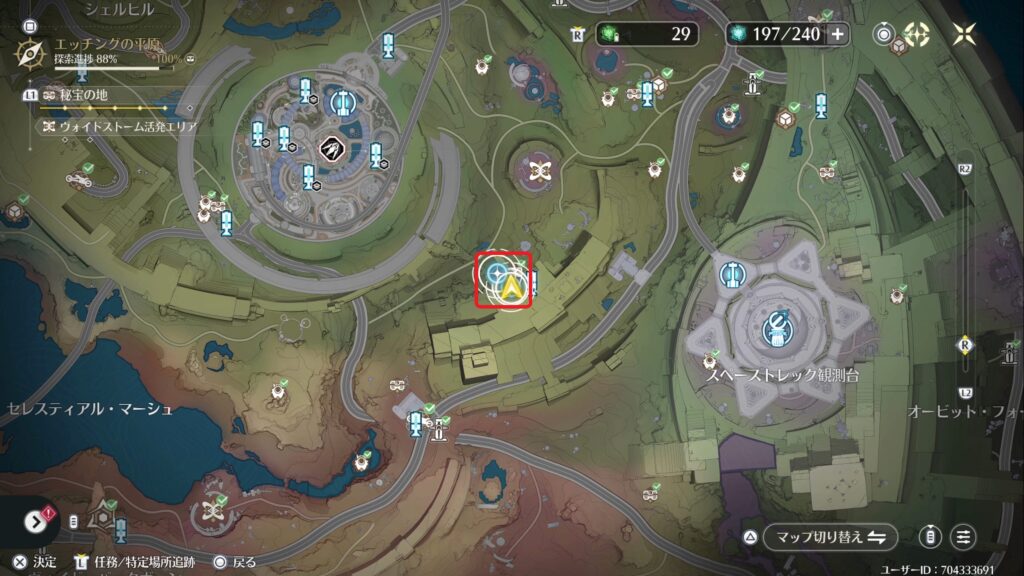The width and height of the screenshot is (1024, 576).
Task: Click the white crosshair icon beside the star
Action: click(x=917, y=34)
